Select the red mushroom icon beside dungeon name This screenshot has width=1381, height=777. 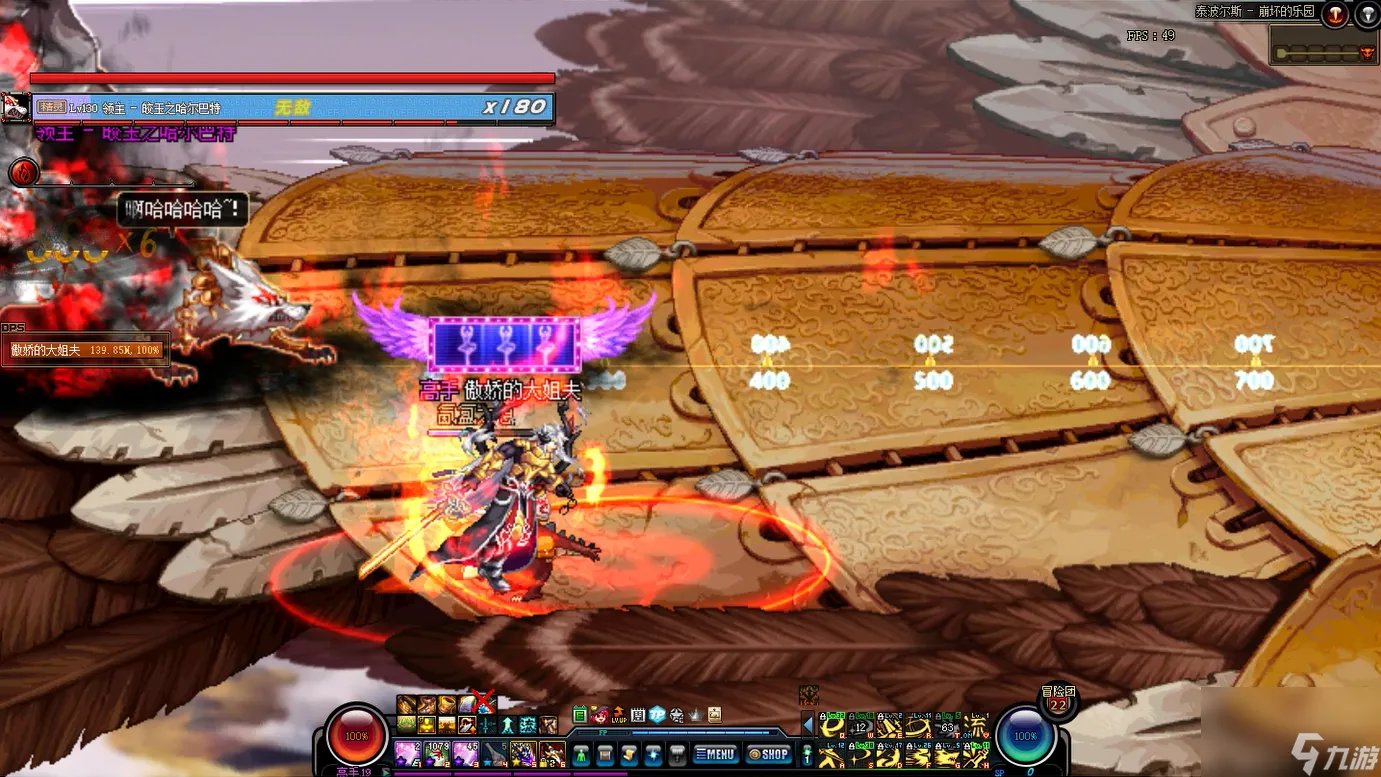pyautogui.click(x=1336, y=14)
